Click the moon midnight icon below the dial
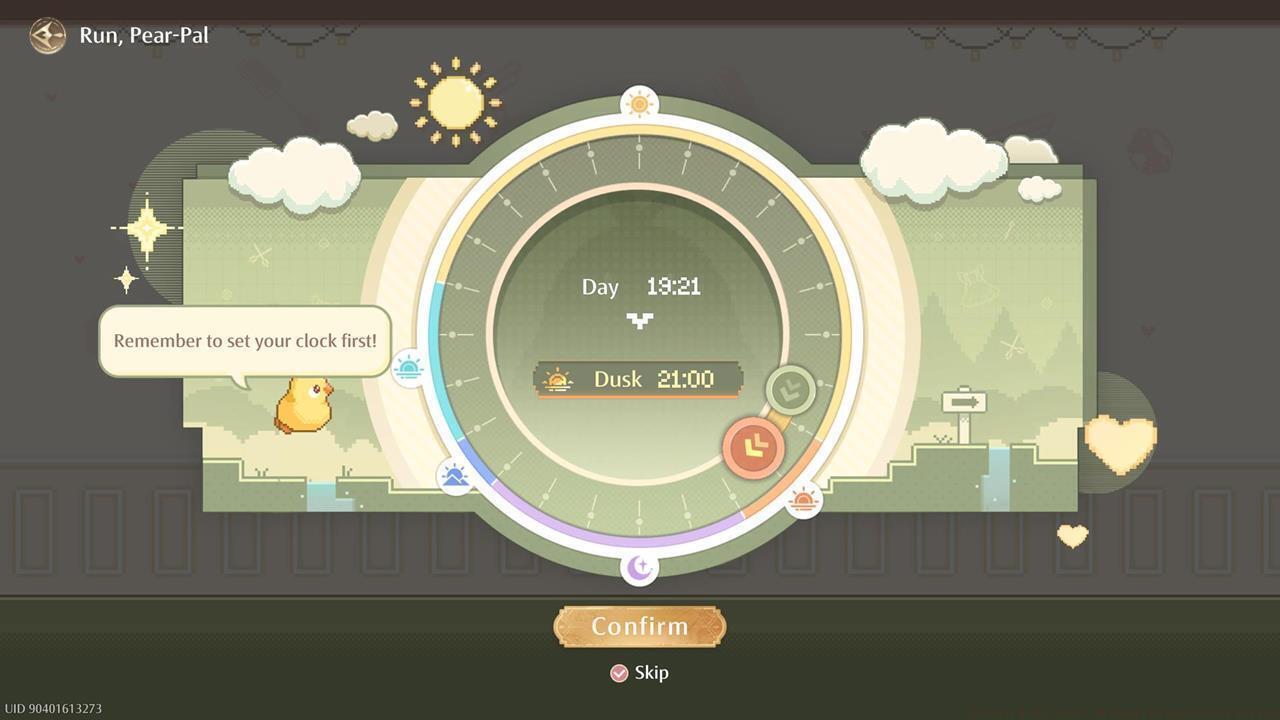This screenshot has width=1280, height=720. point(639,566)
